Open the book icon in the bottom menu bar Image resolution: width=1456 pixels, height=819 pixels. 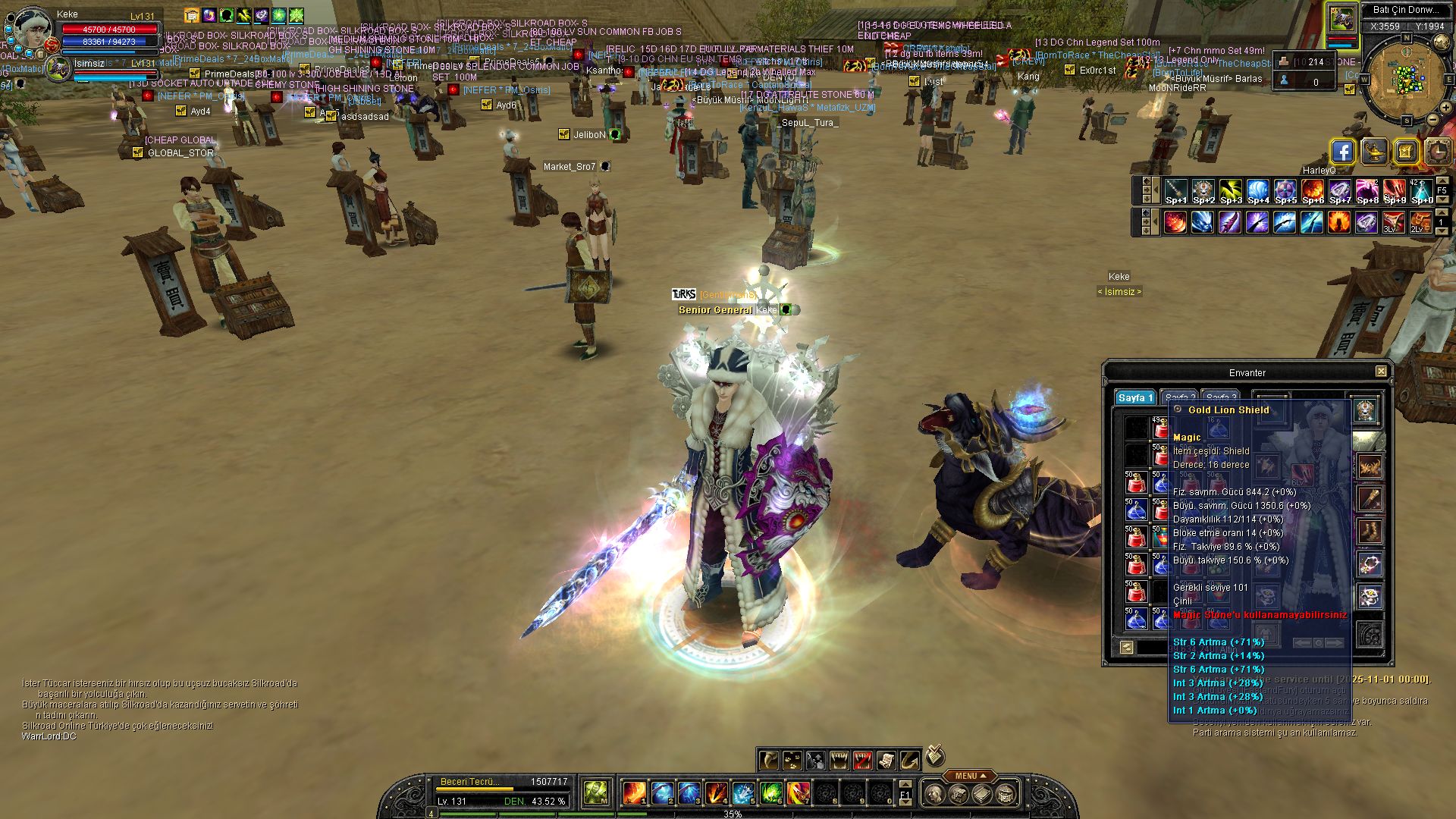[982, 794]
